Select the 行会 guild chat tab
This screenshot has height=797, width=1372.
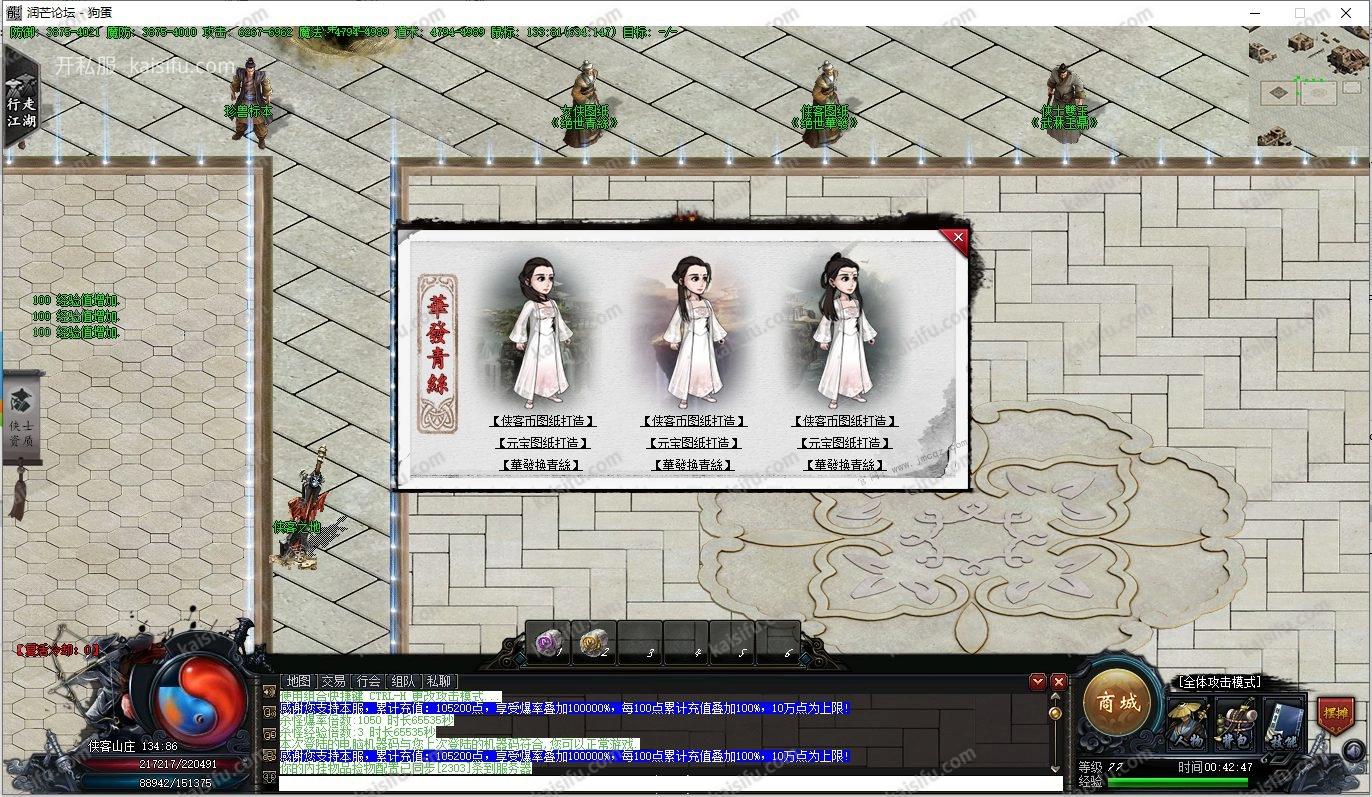pyautogui.click(x=368, y=681)
